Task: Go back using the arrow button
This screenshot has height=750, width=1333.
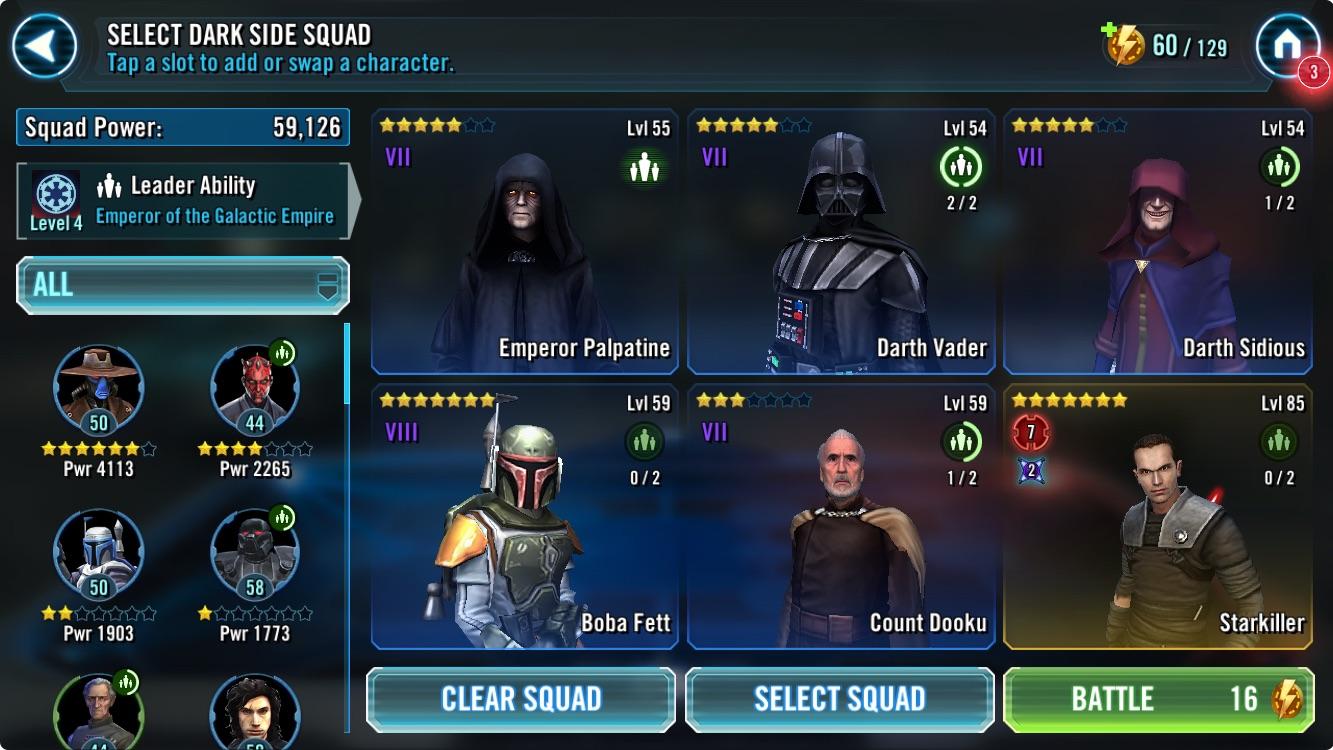Action: coord(44,45)
